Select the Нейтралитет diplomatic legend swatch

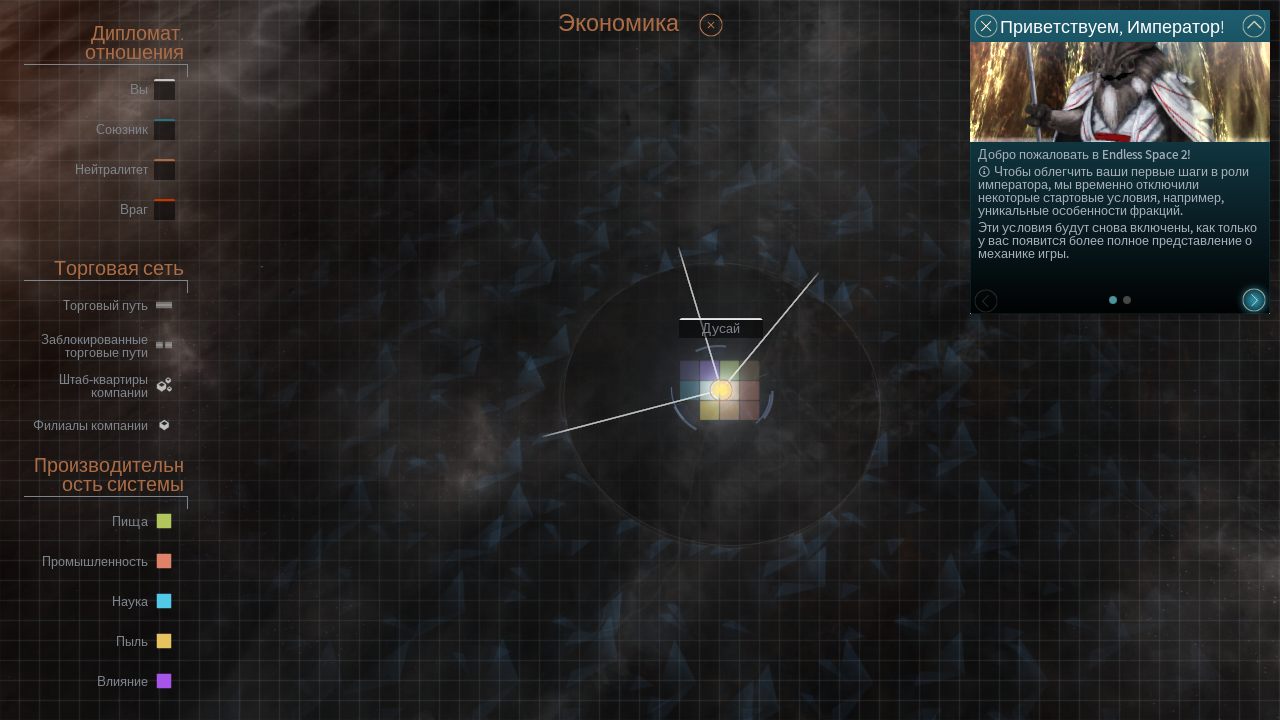pyautogui.click(x=164, y=170)
